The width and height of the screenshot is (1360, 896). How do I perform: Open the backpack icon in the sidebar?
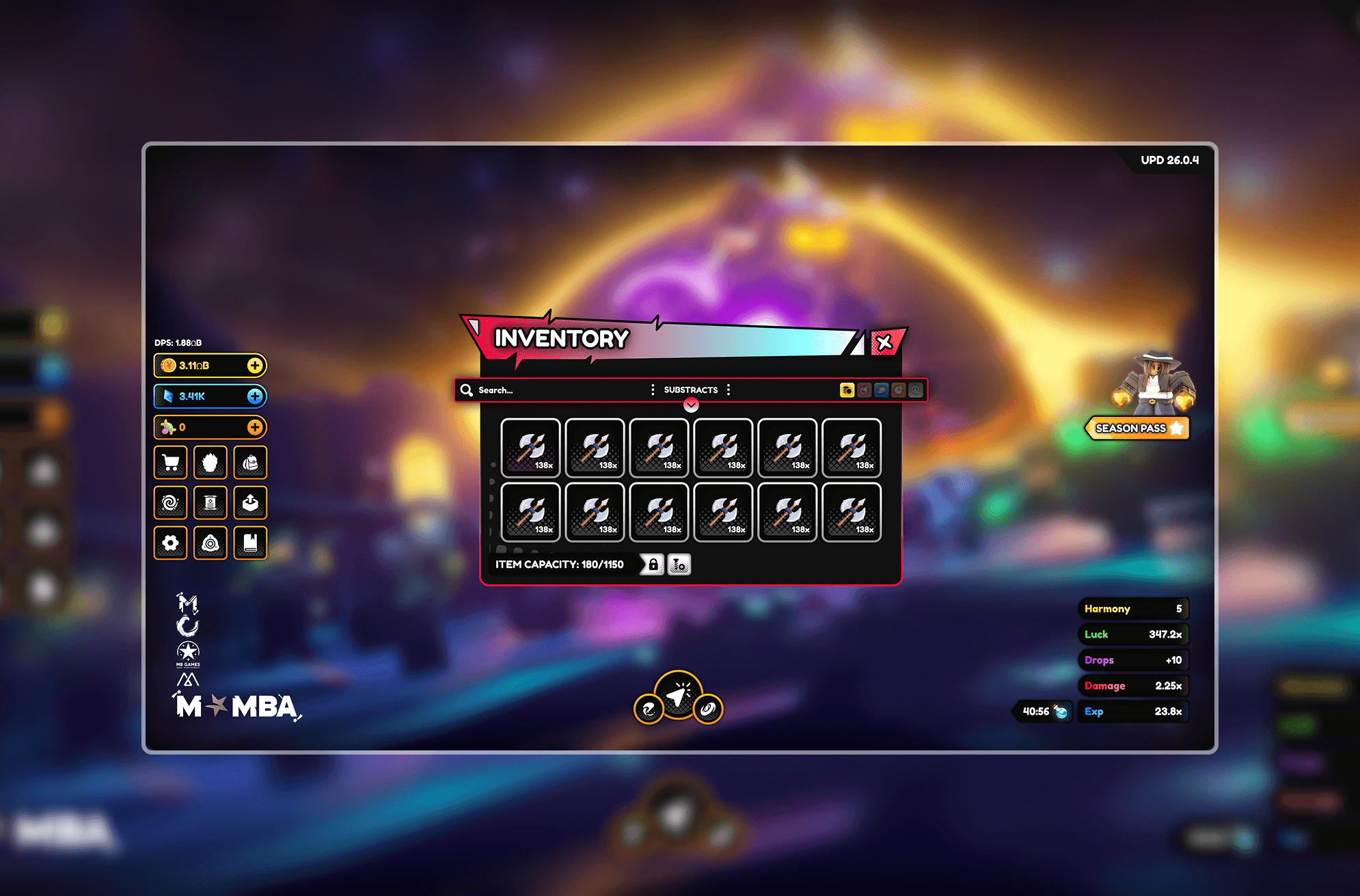point(250,463)
